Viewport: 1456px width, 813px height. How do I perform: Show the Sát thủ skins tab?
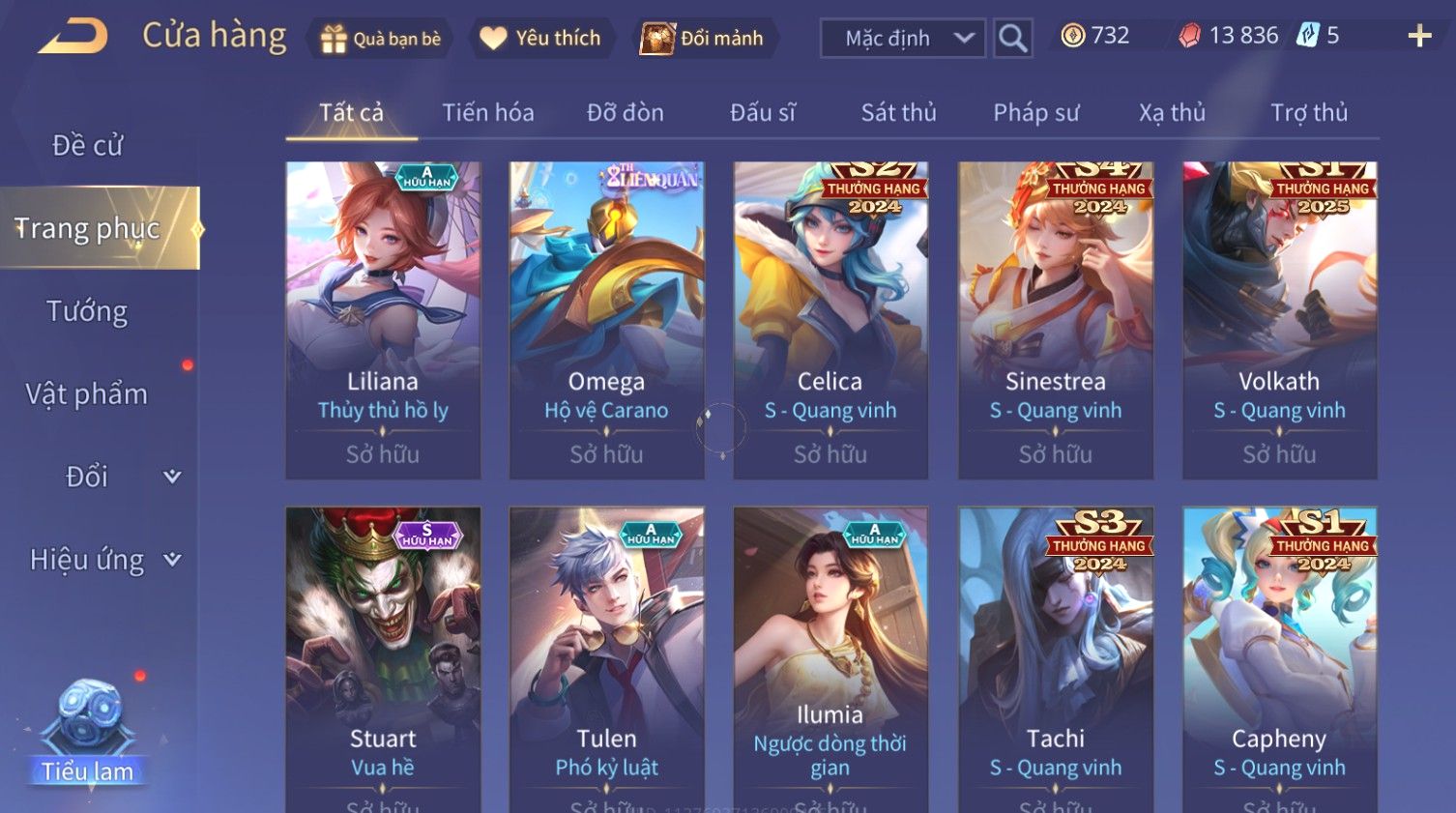[898, 113]
